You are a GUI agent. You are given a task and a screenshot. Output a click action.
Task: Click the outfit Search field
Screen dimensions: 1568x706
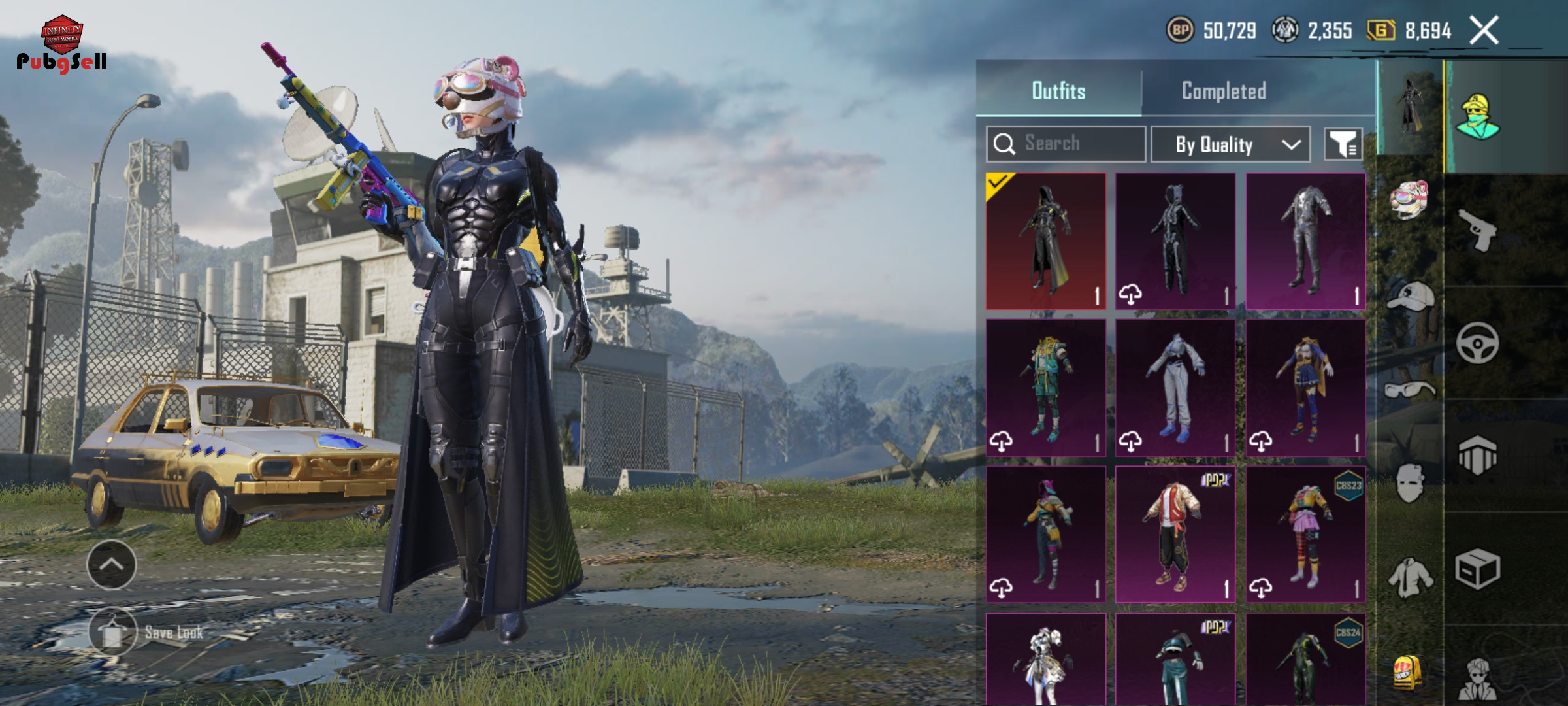click(1066, 144)
